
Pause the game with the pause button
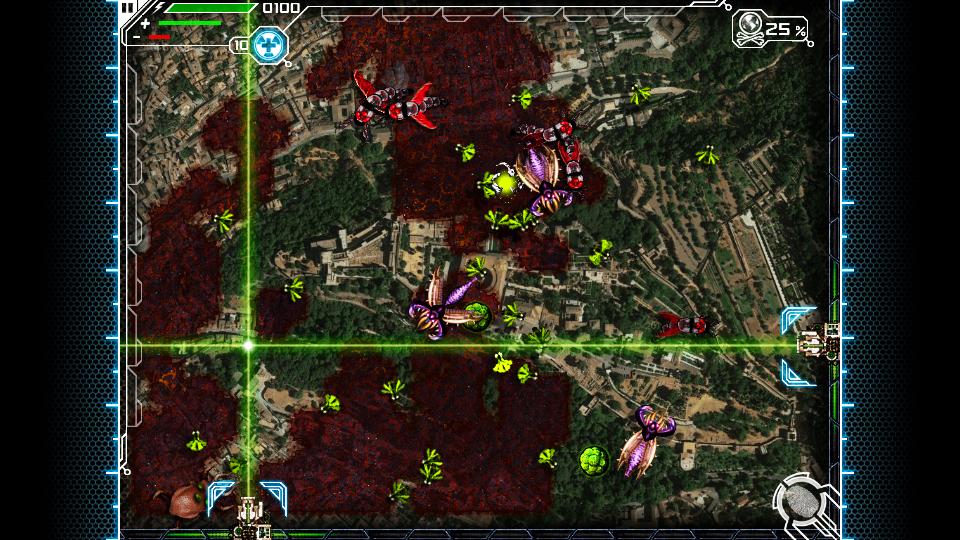128,7
